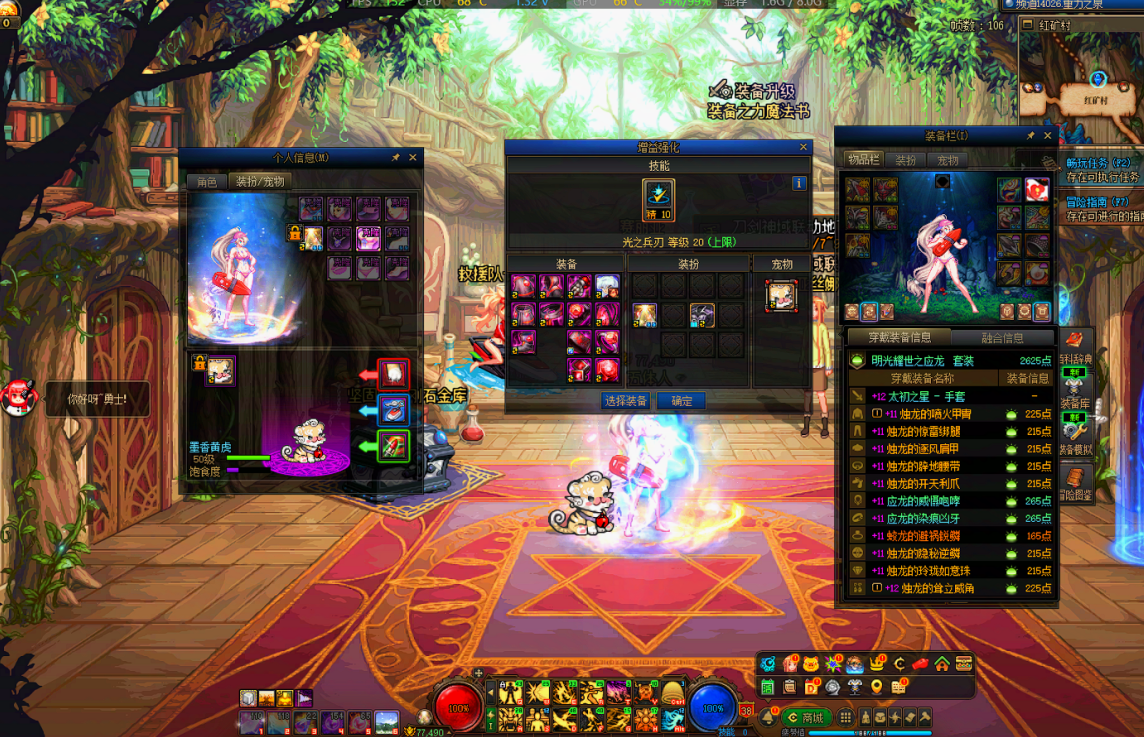Close the 增益强化 buff enhancement window
The image size is (1144, 737).
(x=803, y=147)
